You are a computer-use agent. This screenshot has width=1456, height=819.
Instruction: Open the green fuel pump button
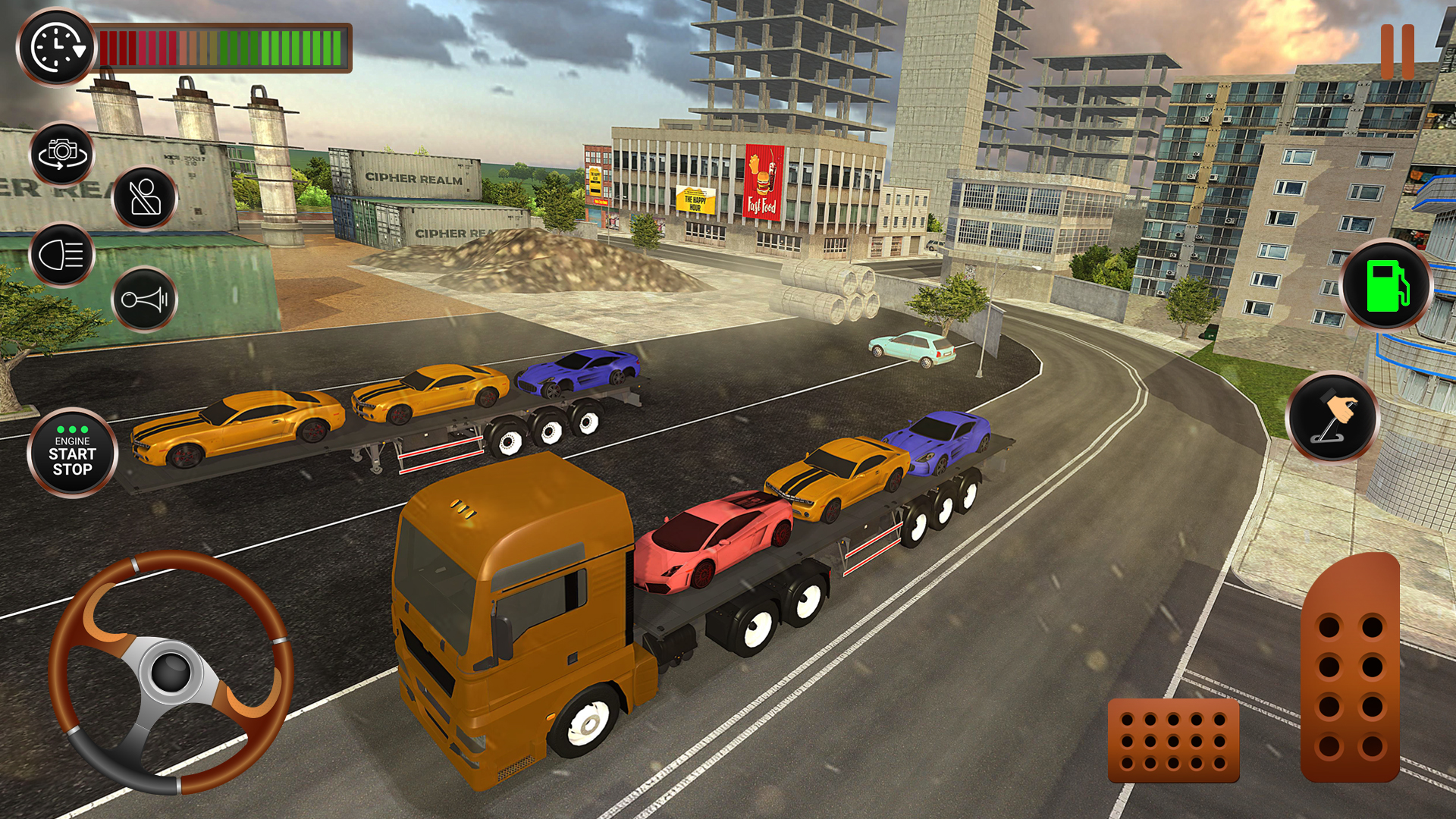point(1386,285)
